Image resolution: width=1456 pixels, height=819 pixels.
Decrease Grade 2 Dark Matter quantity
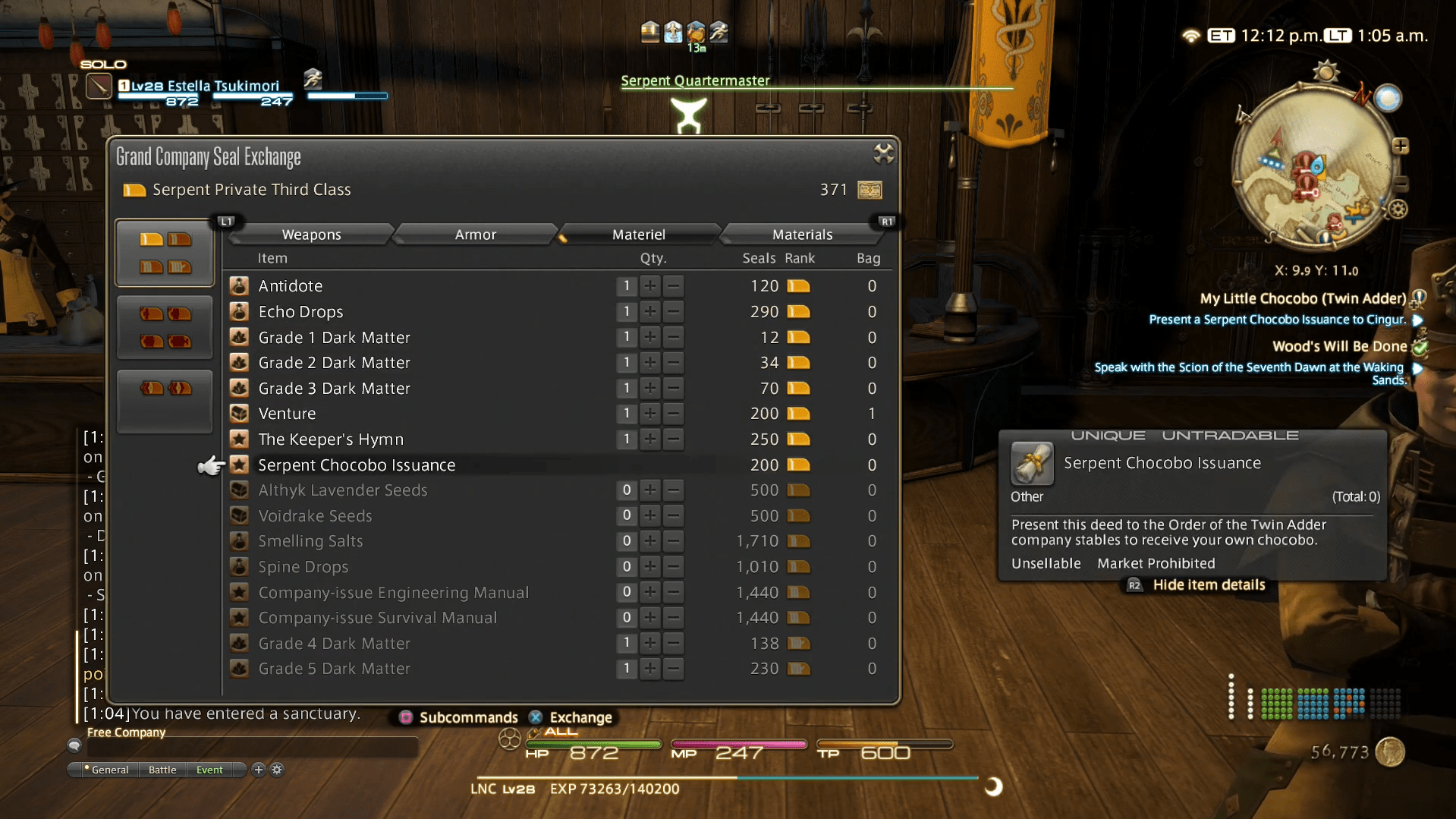673,363
